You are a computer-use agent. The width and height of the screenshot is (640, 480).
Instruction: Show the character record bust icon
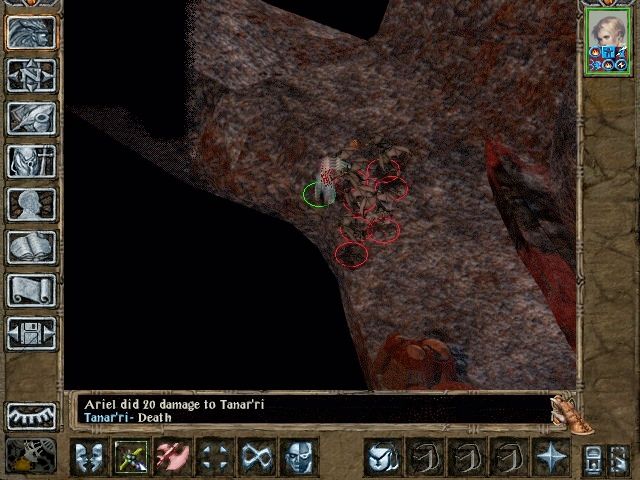31,204
